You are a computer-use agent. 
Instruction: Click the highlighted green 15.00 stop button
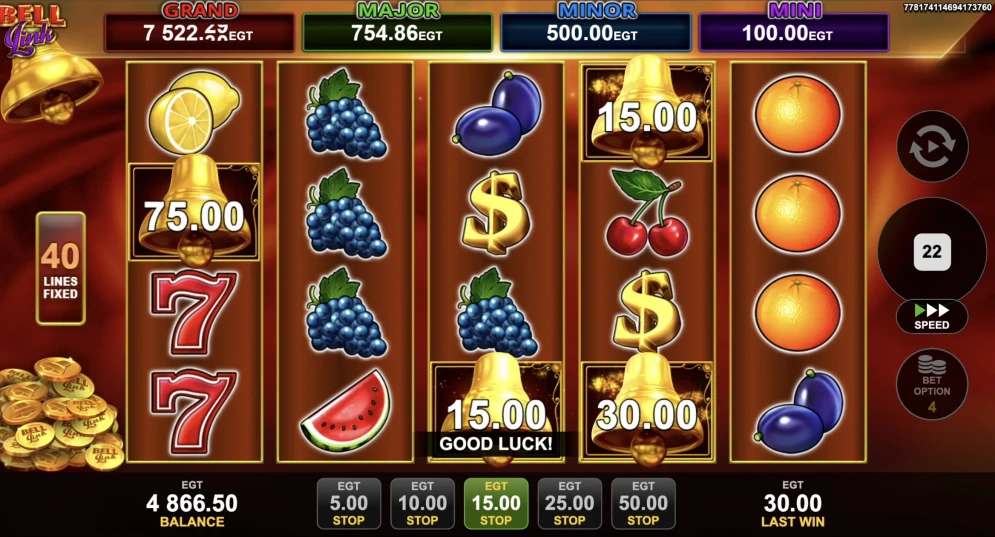496,503
